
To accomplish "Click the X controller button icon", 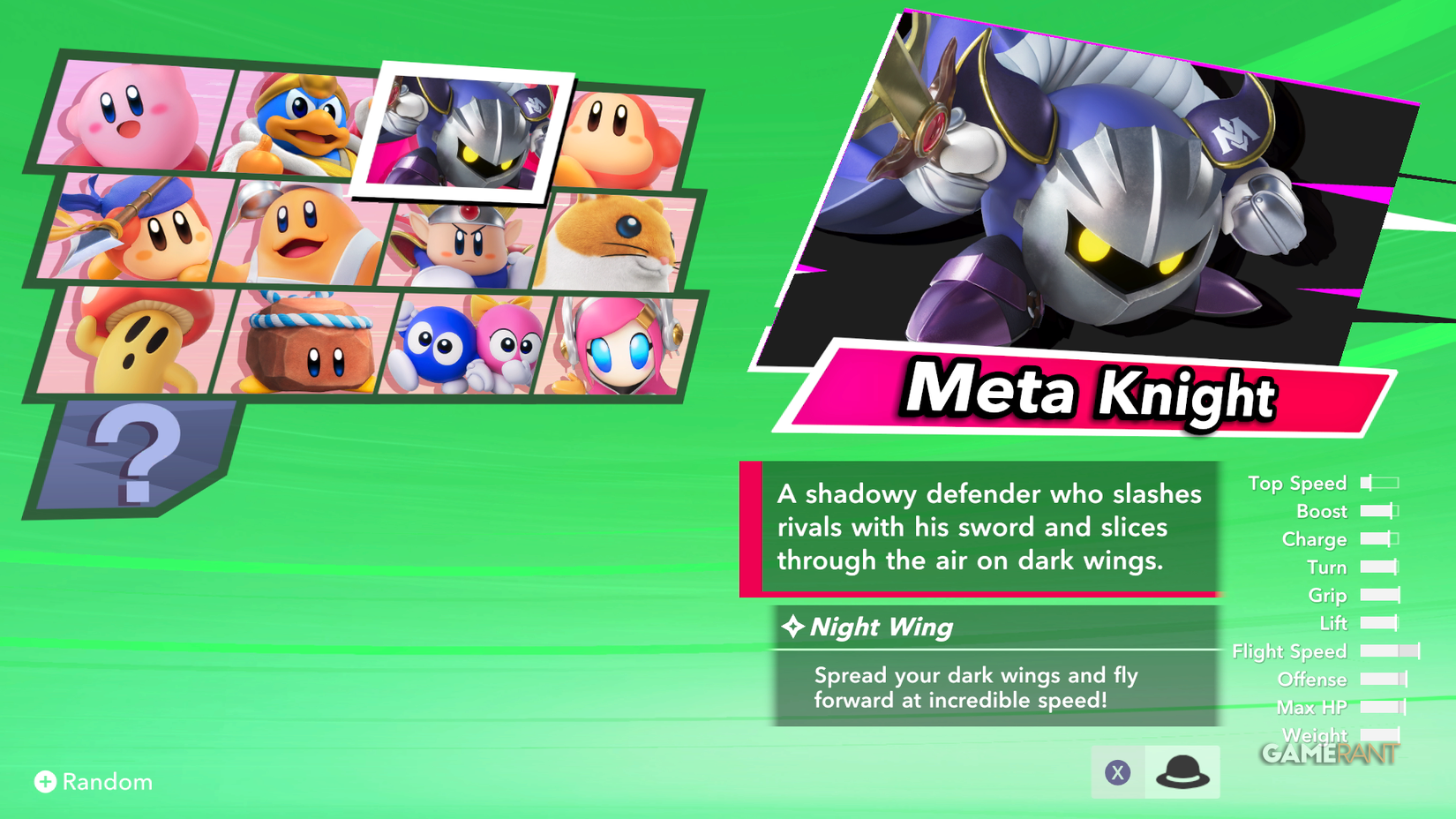I will (1119, 771).
